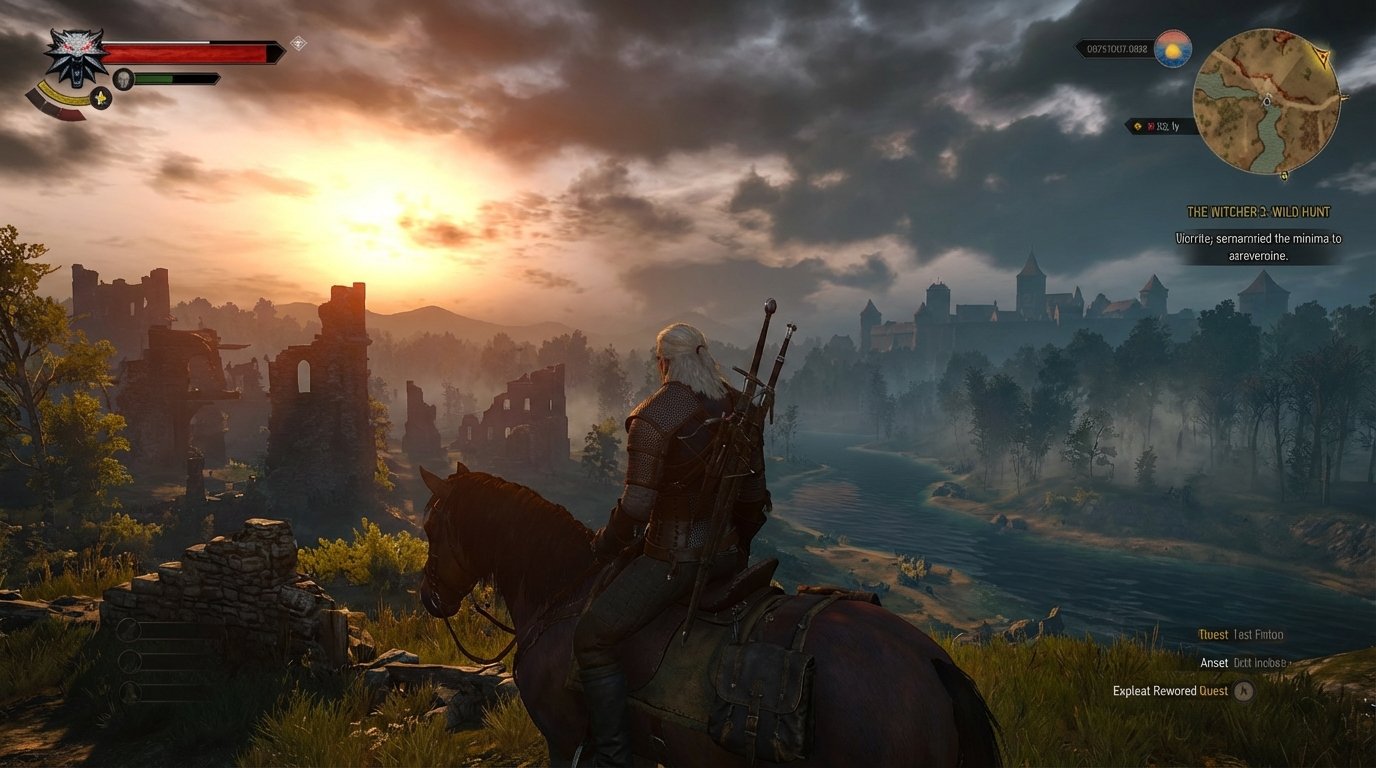Click the timestamp readout near the minimap
This screenshot has height=768, width=1376.
pos(1117,49)
